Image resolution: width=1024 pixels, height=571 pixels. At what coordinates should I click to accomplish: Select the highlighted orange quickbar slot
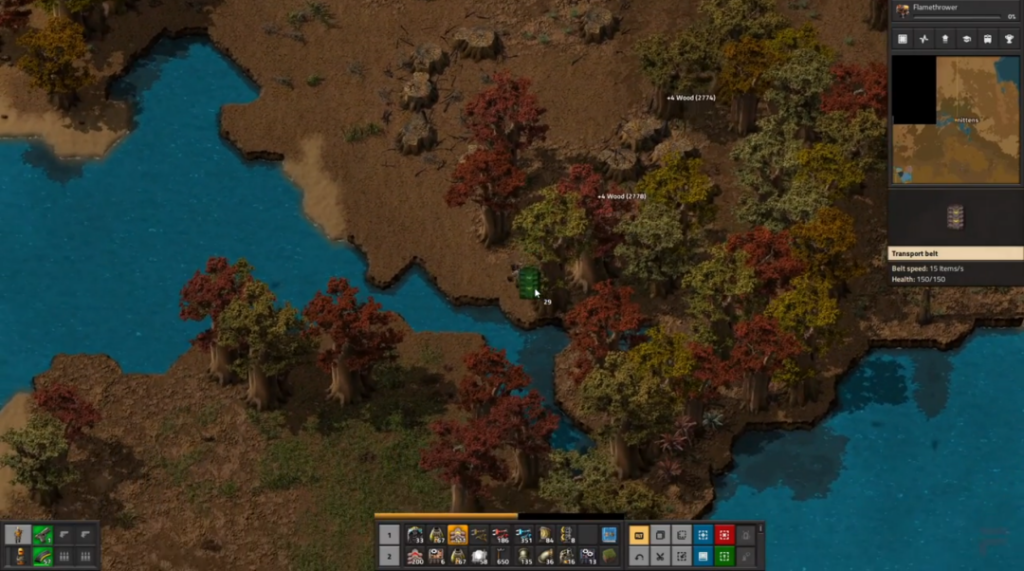pos(457,535)
